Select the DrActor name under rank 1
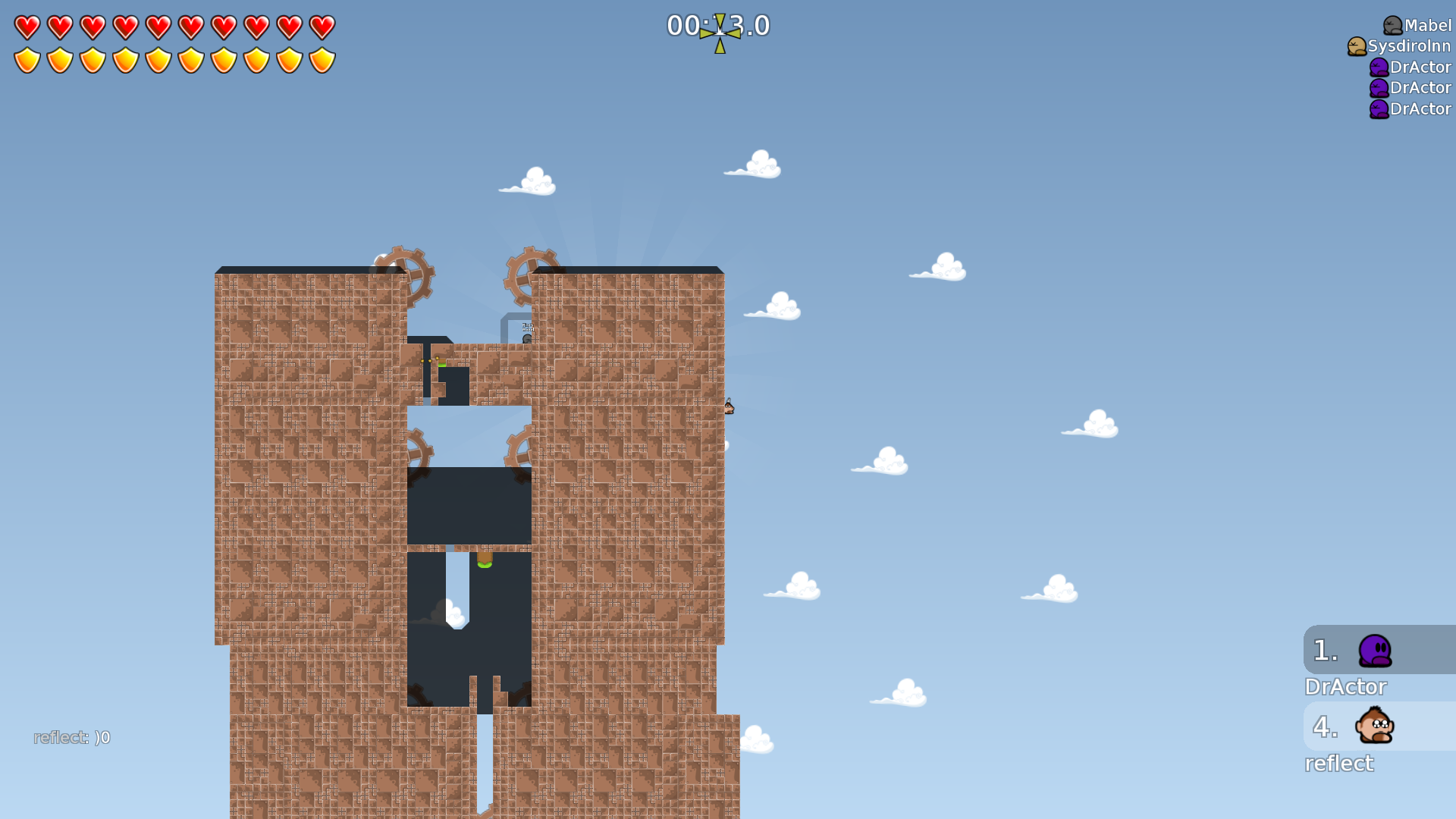Screen dimensions: 1456x819 click(1346, 687)
